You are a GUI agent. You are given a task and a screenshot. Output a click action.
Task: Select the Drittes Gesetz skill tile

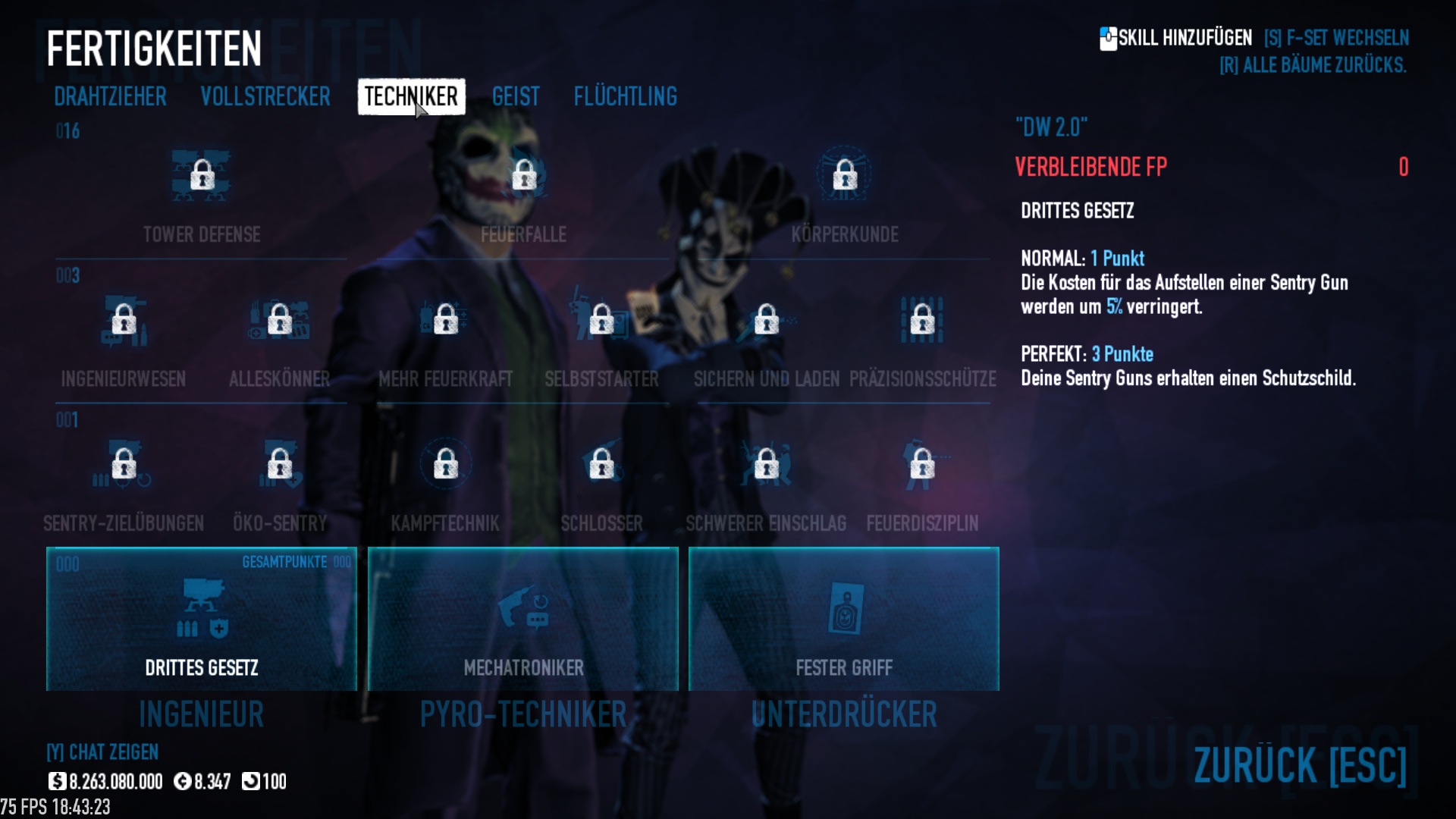click(x=202, y=619)
